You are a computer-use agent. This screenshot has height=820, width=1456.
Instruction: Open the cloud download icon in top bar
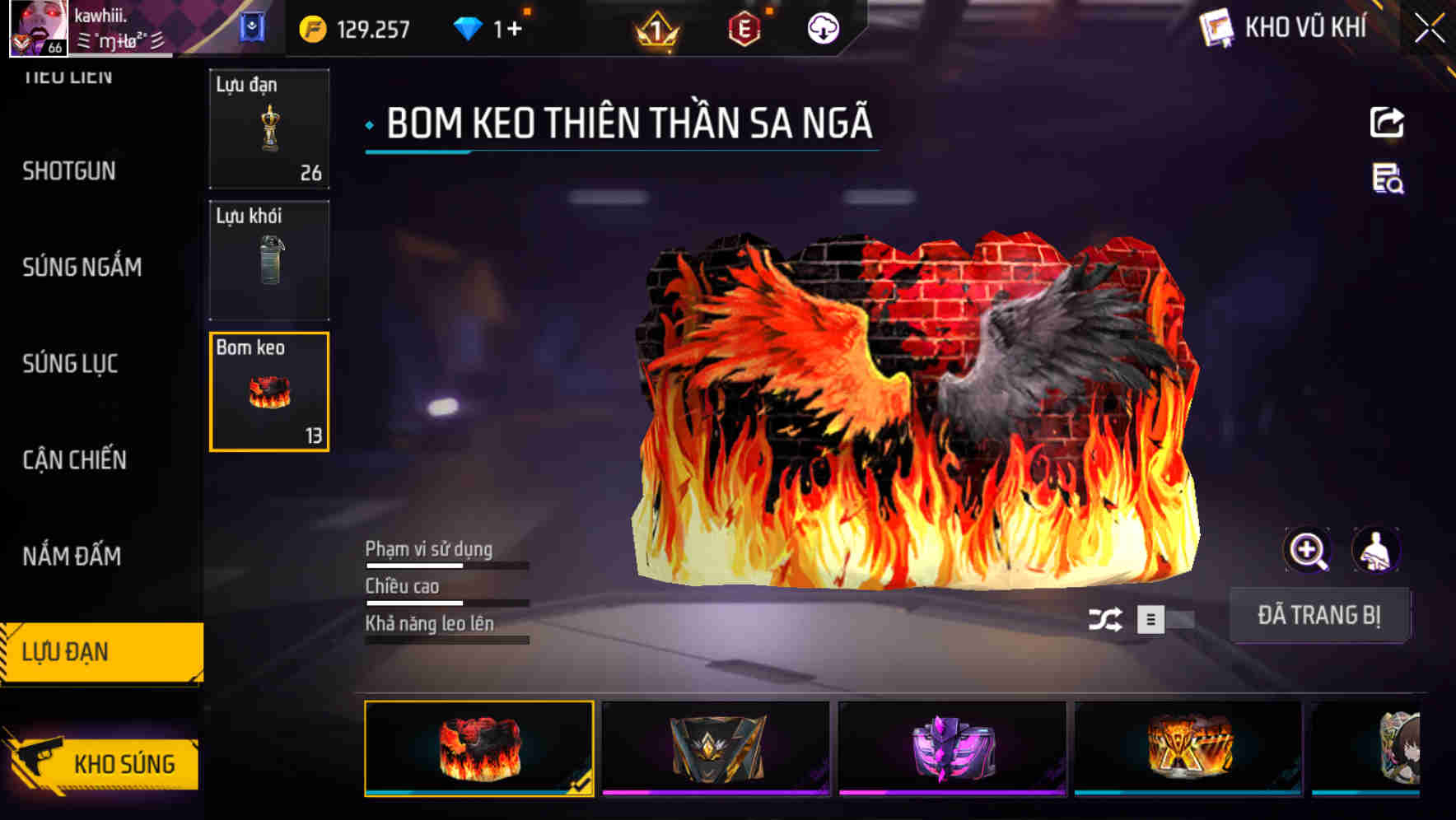tap(824, 27)
